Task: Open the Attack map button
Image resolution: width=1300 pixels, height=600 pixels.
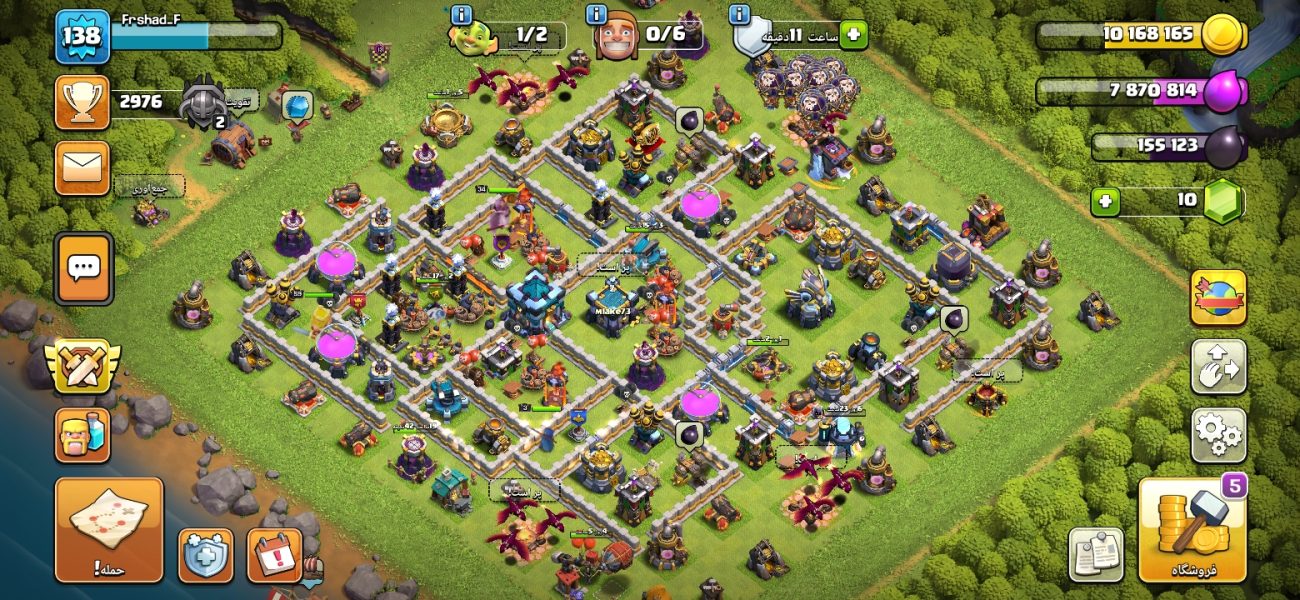Action: click(x=109, y=529)
